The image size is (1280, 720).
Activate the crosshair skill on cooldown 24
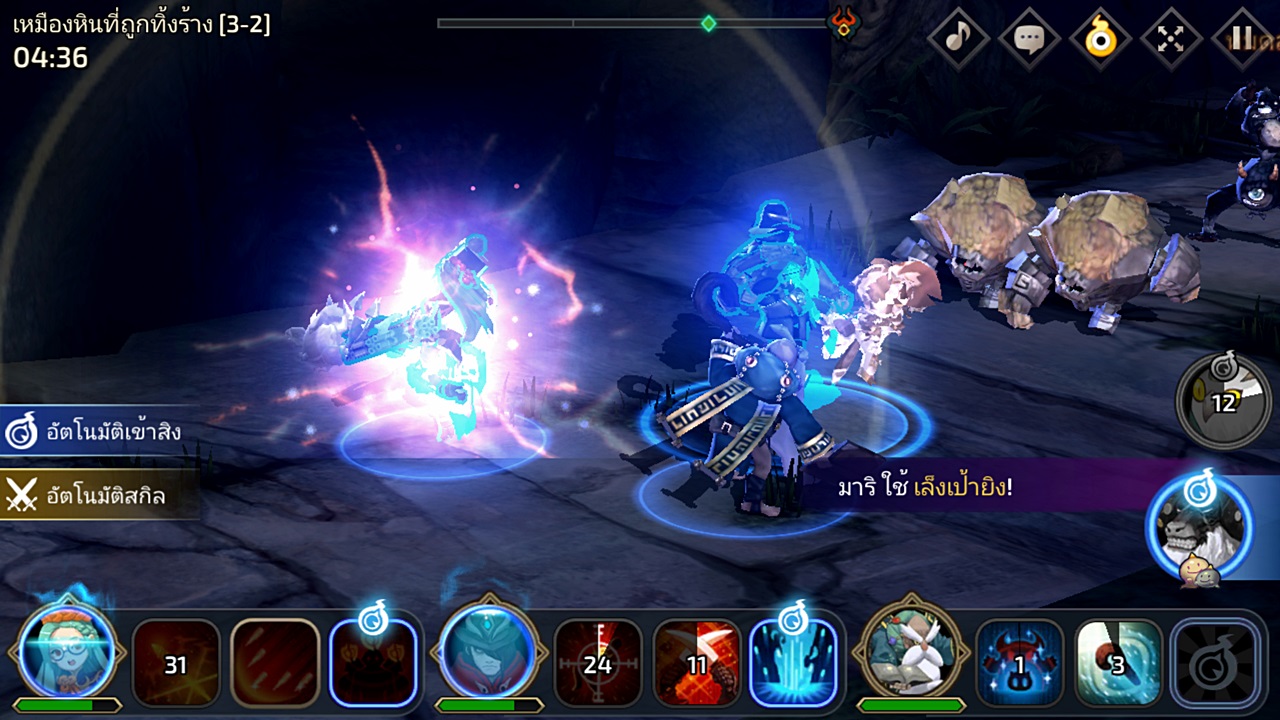(598, 664)
